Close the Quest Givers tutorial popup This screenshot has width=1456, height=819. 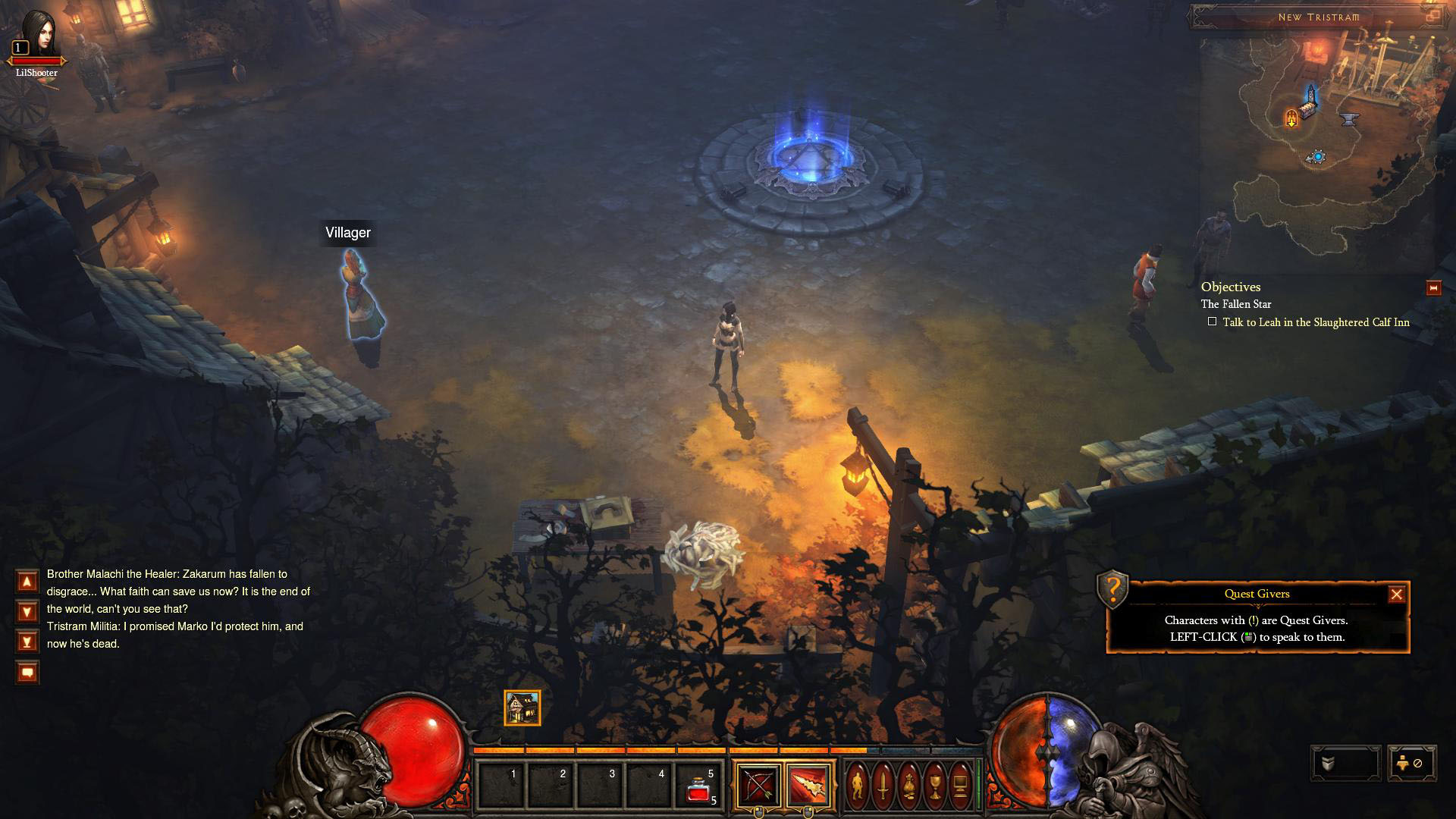point(1396,595)
